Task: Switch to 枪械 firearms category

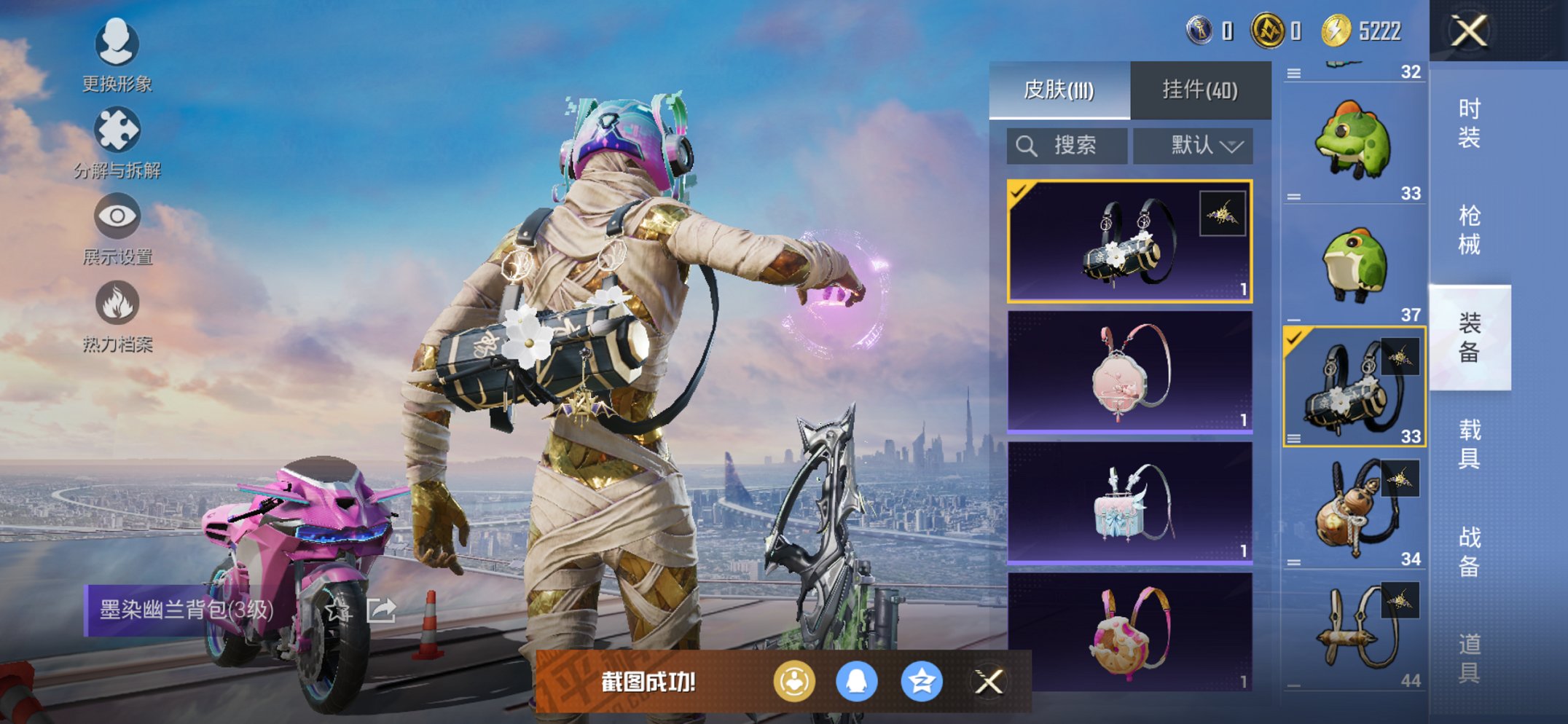Action: click(x=1469, y=230)
